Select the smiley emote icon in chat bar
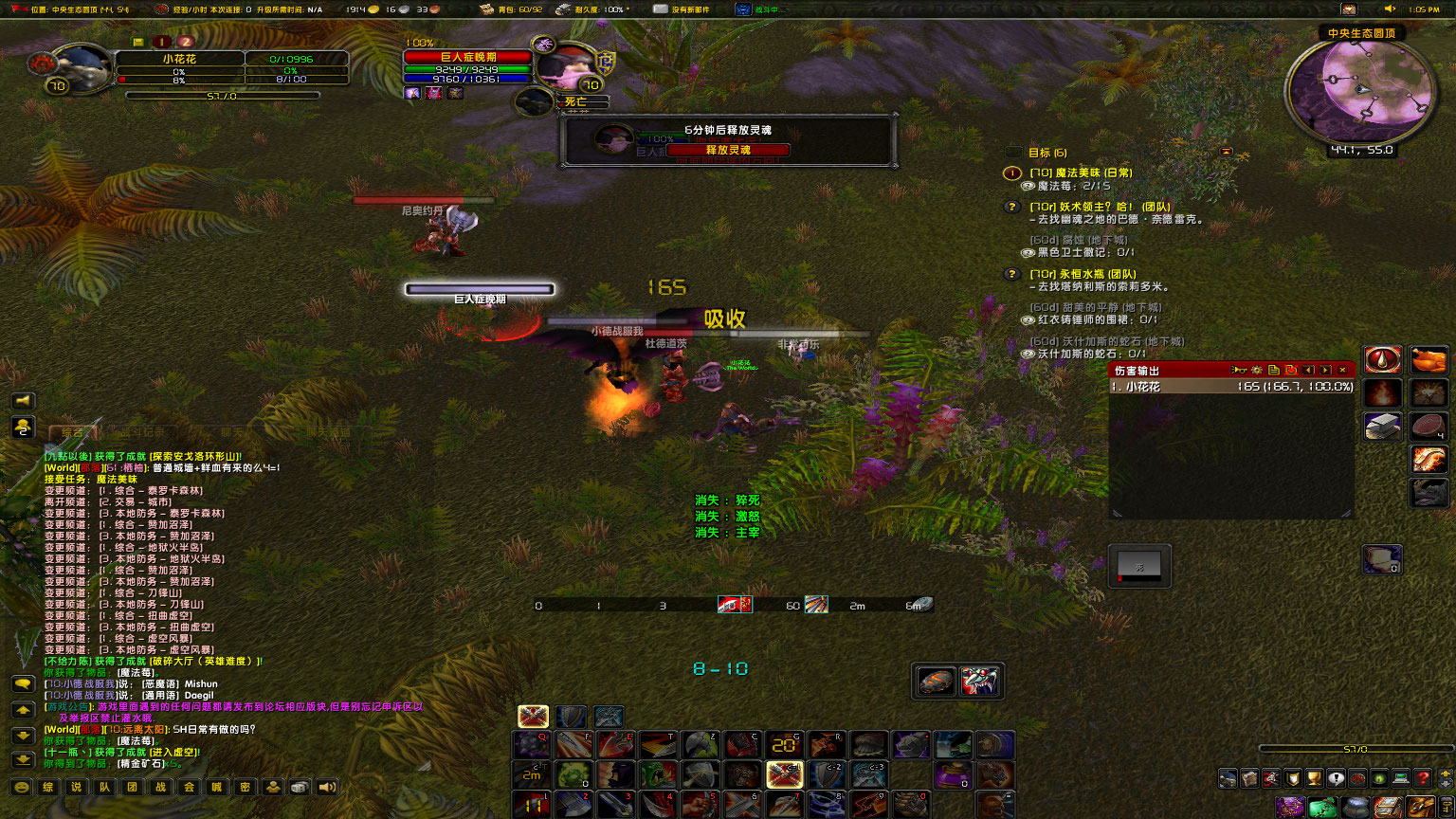 point(21,787)
